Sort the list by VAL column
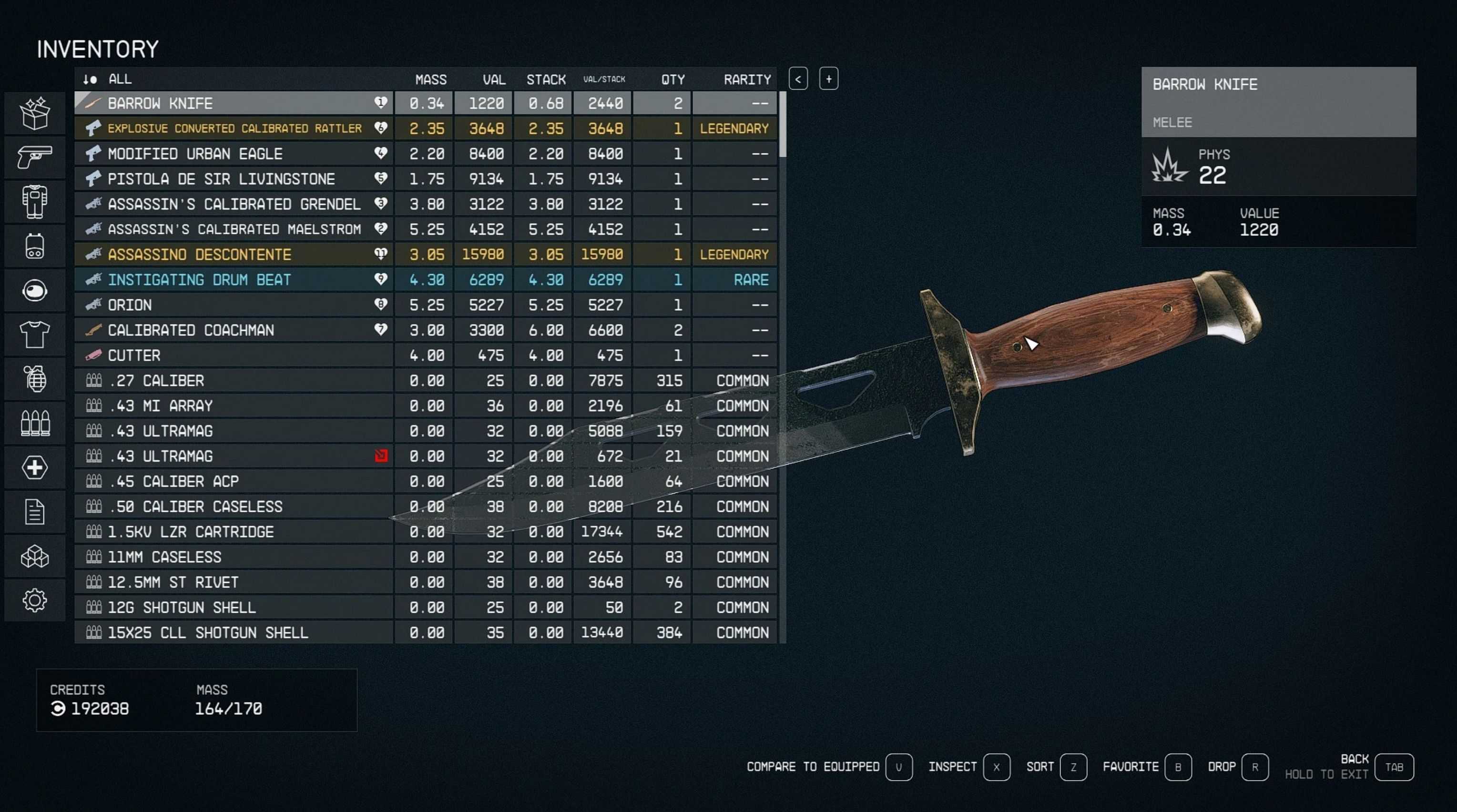This screenshot has width=1457, height=812. tap(494, 80)
